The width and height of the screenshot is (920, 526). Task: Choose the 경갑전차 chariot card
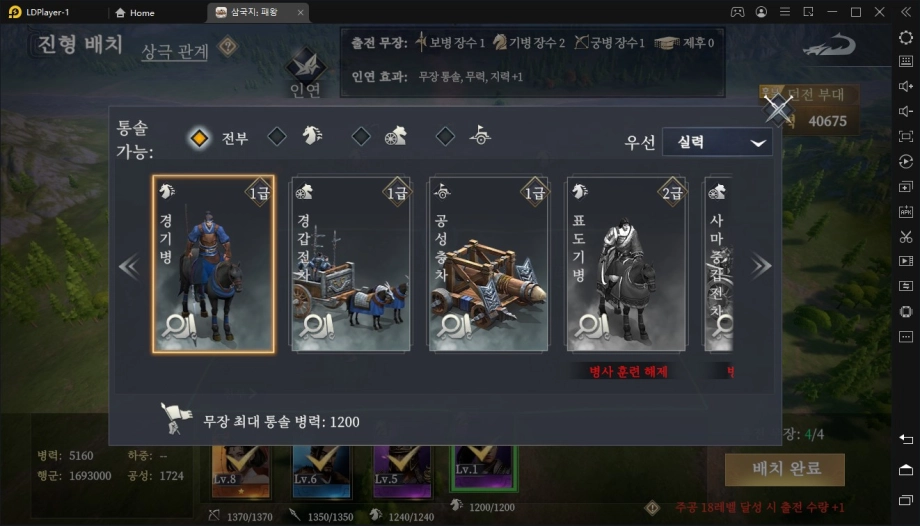pos(350,265)
